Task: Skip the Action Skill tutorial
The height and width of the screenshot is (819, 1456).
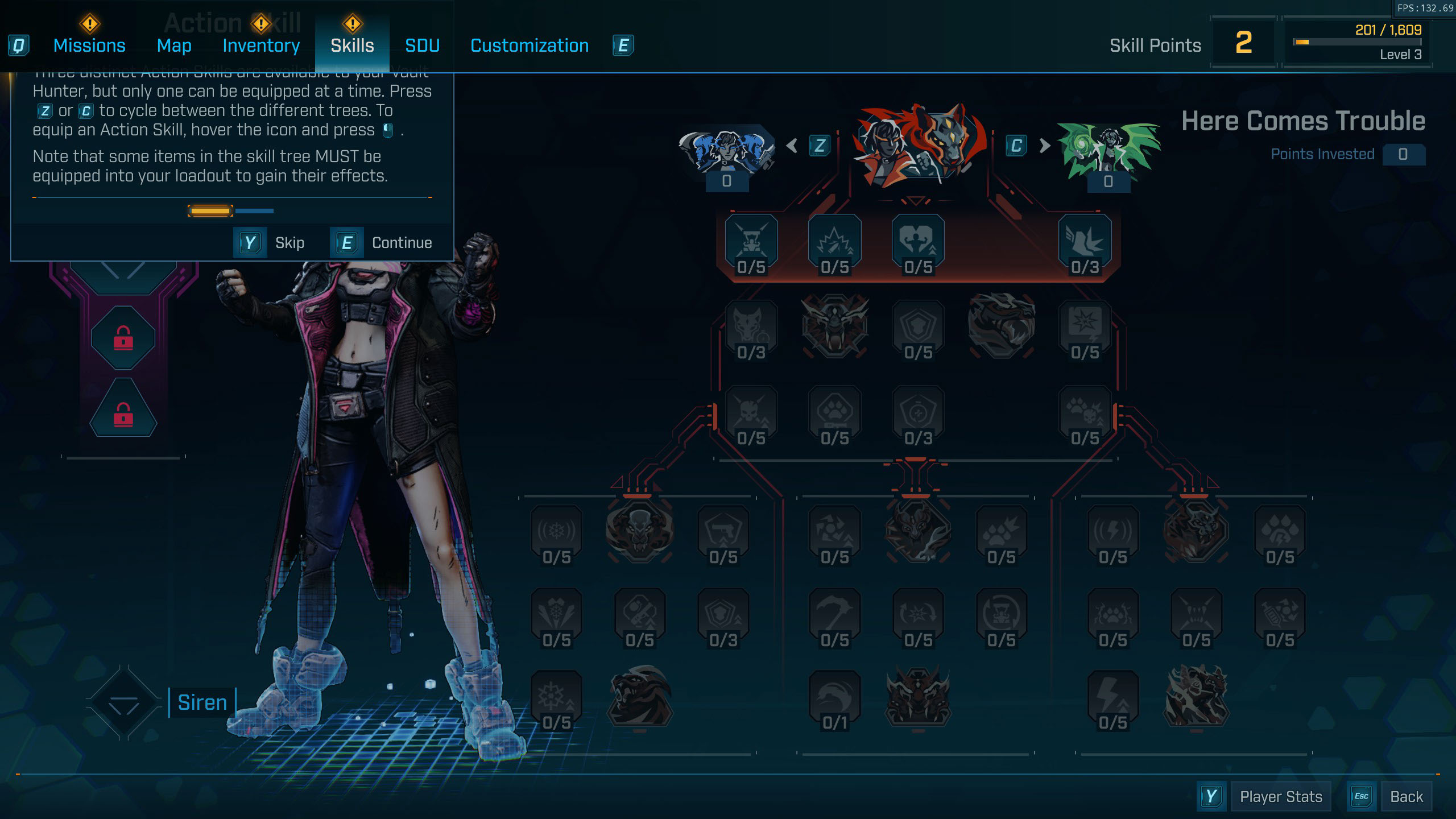Action: click(270, 243)
